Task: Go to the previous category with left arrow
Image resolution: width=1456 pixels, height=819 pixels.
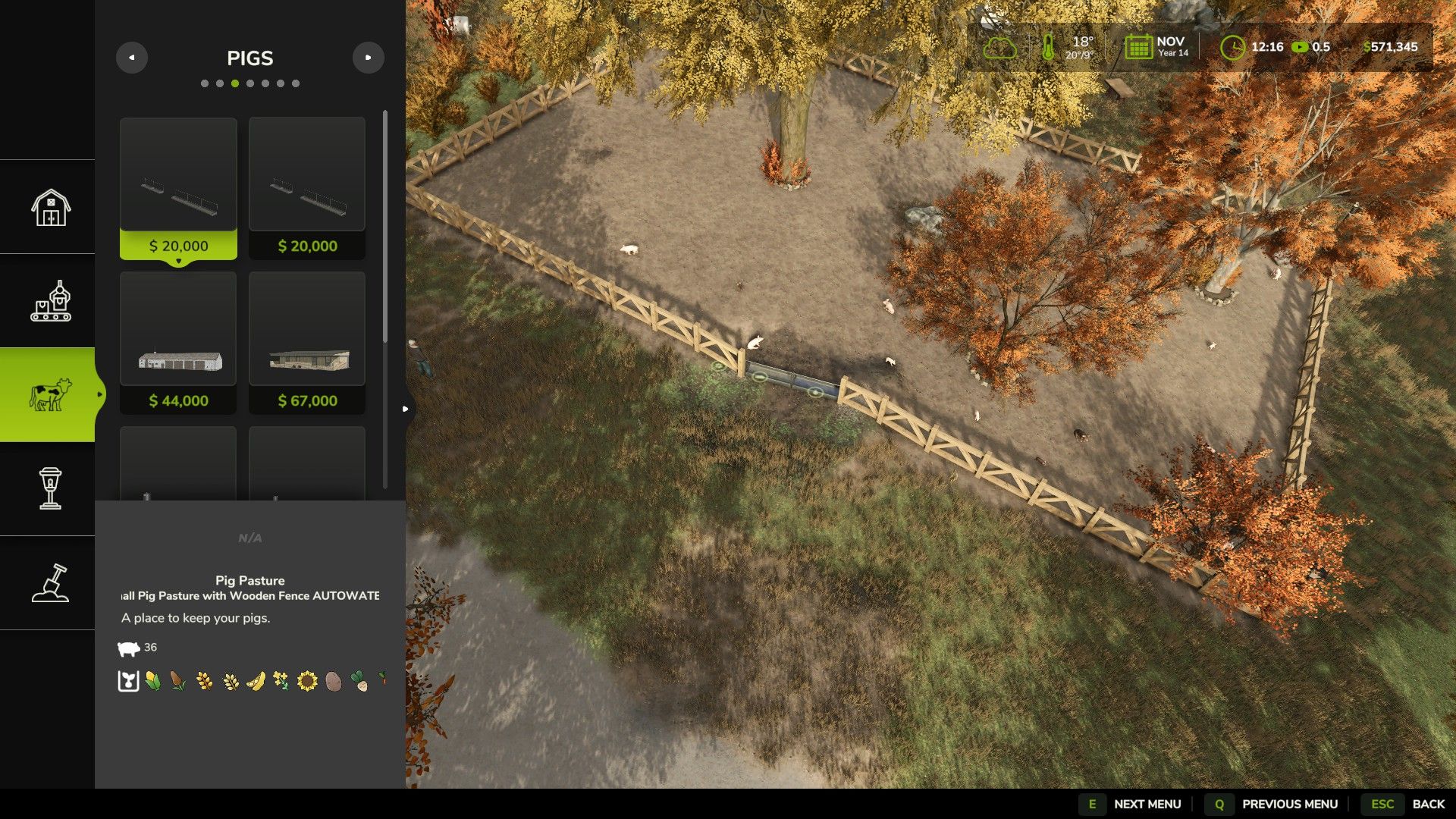Action: (132, 58)
